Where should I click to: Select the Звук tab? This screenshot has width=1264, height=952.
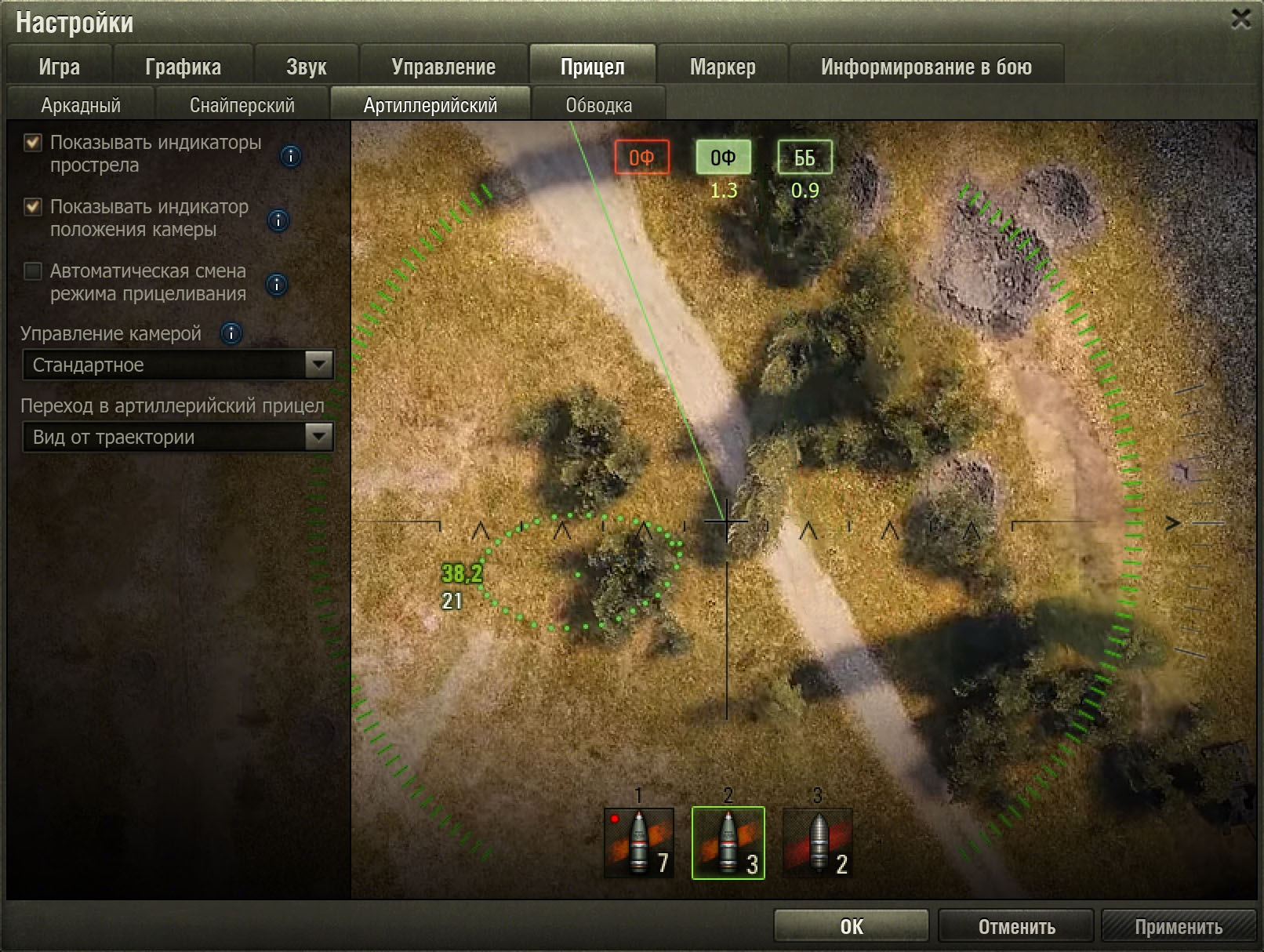click(x=306, y=67)
